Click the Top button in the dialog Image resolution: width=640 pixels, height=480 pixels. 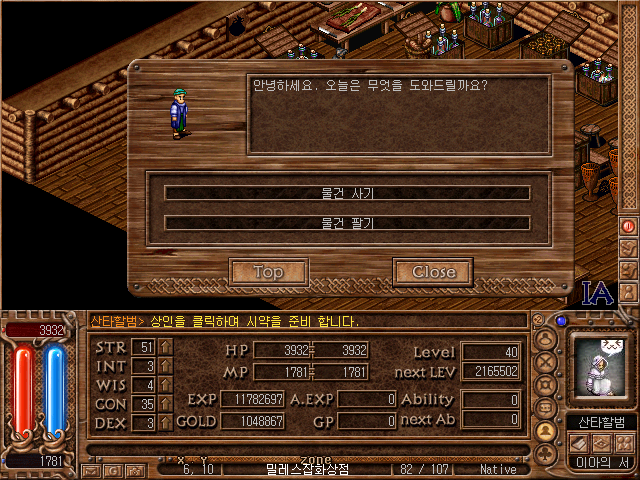268,271
